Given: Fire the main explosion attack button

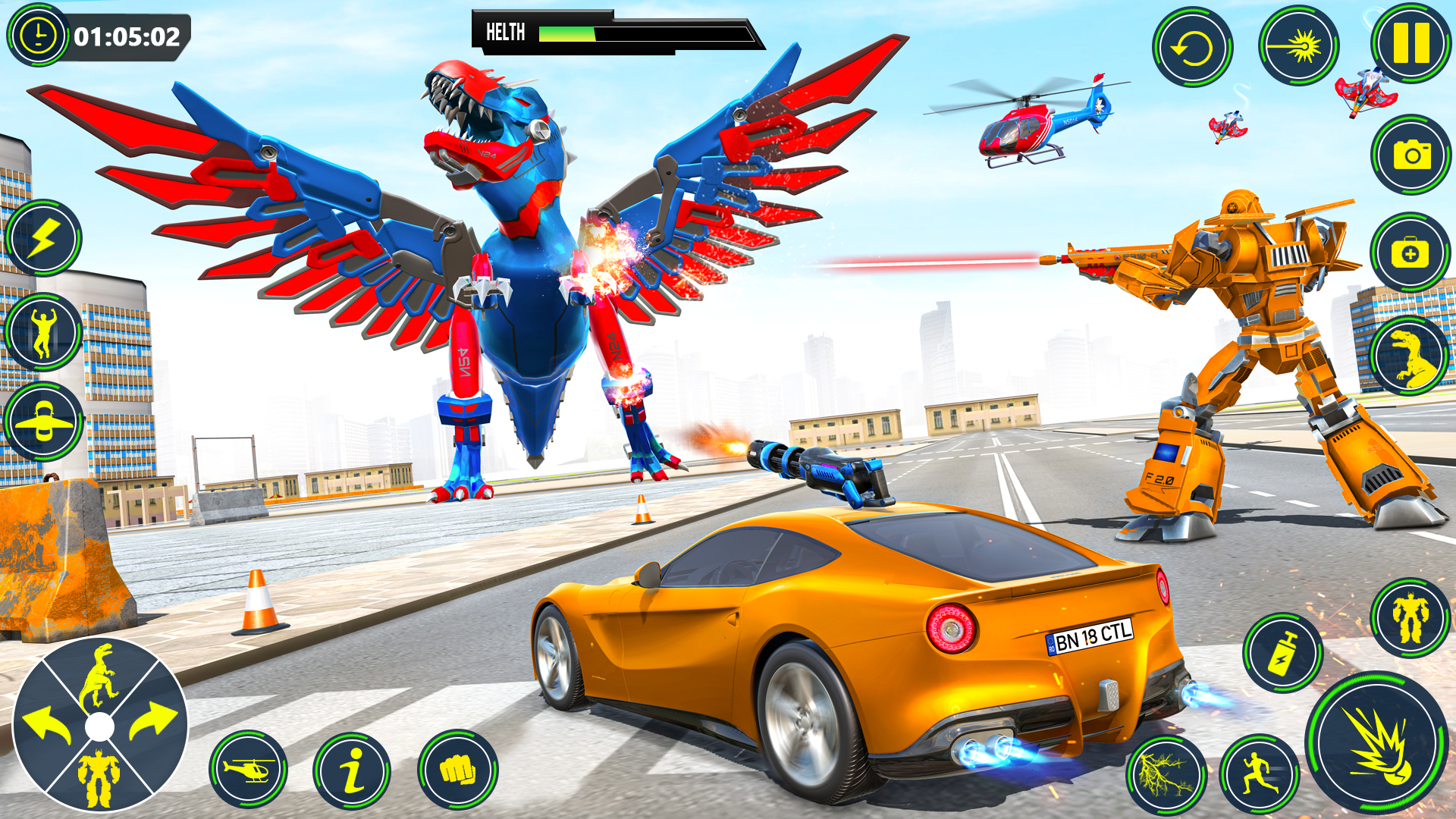Looking at the screenshot, I should pos(1378,745).
